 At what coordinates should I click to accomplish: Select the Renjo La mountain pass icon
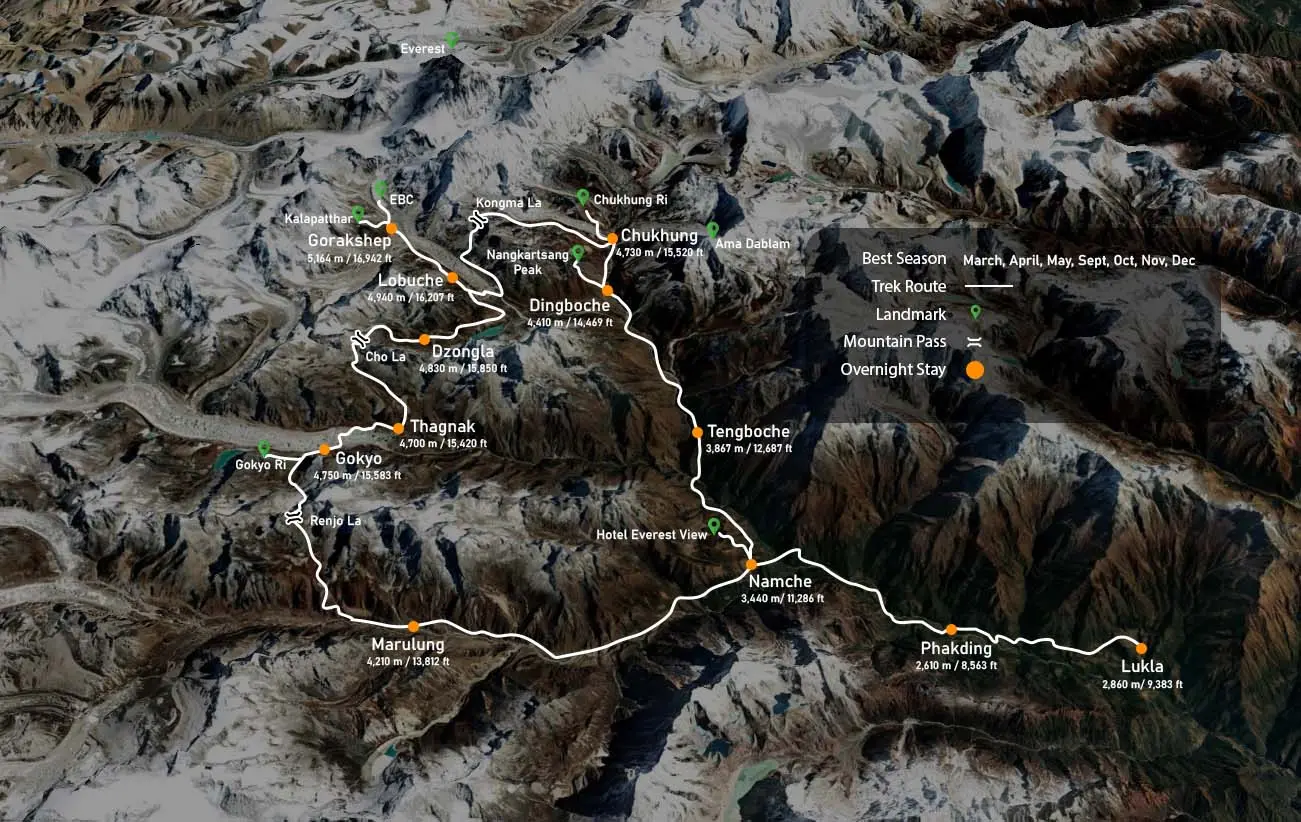[x=294, y=517]
